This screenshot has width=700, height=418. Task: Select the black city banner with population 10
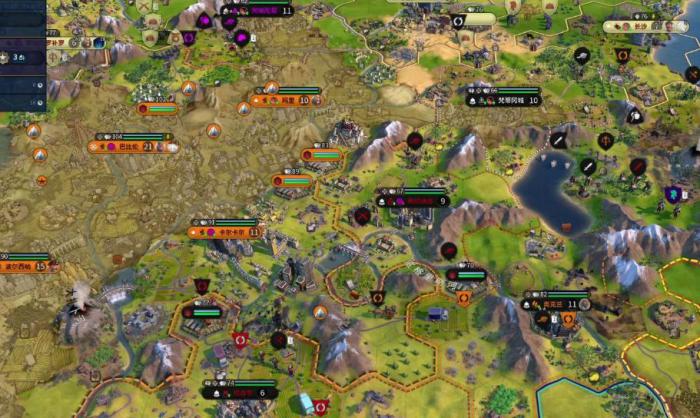point(503,101)
